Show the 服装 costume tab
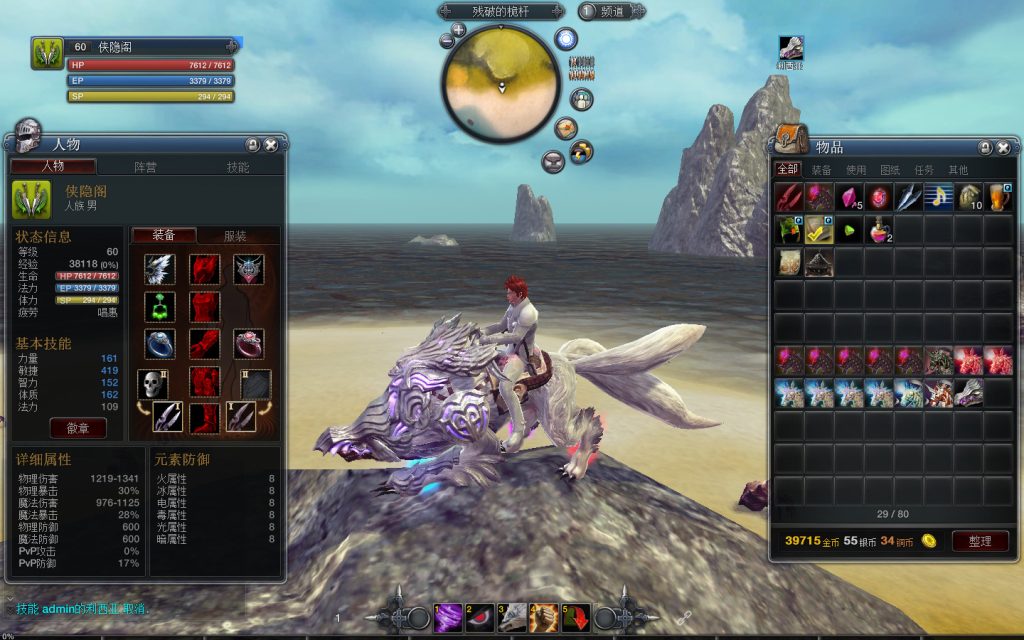Viewport: 1024px width, 640px height. point(235,236)
